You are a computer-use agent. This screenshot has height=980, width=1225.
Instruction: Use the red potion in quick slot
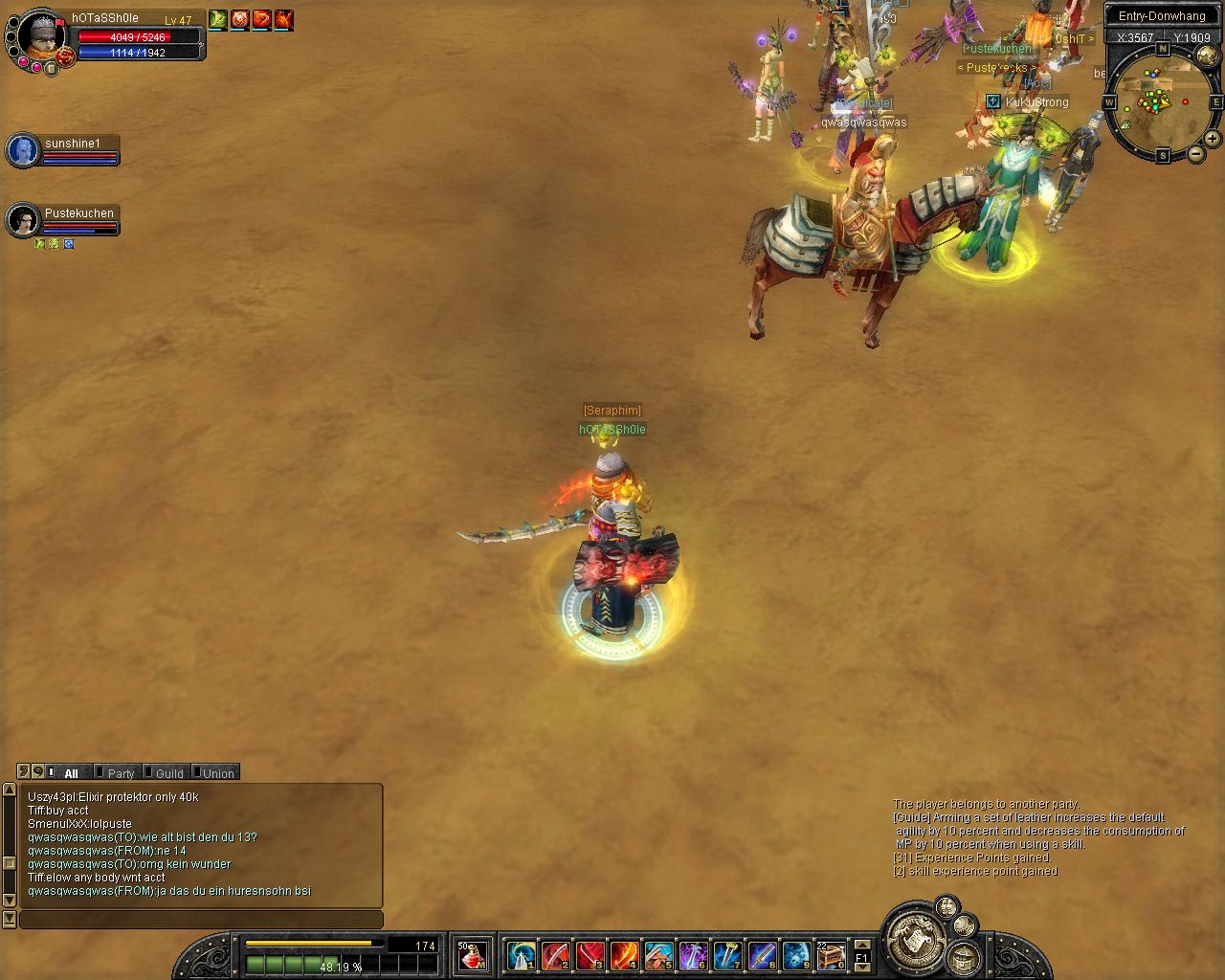tap(472, 955)
